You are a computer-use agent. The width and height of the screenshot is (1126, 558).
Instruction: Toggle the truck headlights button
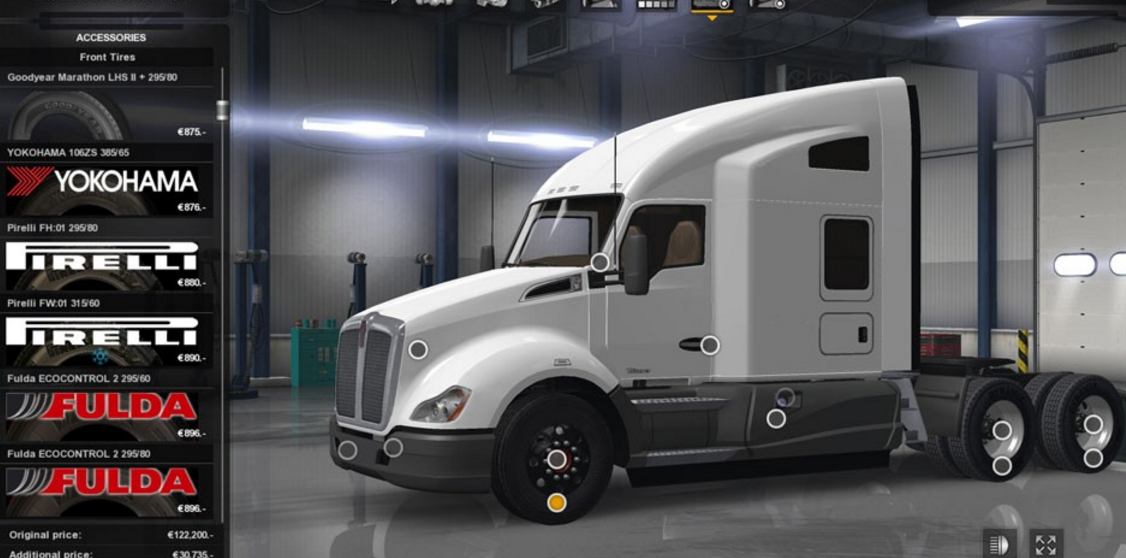pyautogui.click(x=996, y=544)
